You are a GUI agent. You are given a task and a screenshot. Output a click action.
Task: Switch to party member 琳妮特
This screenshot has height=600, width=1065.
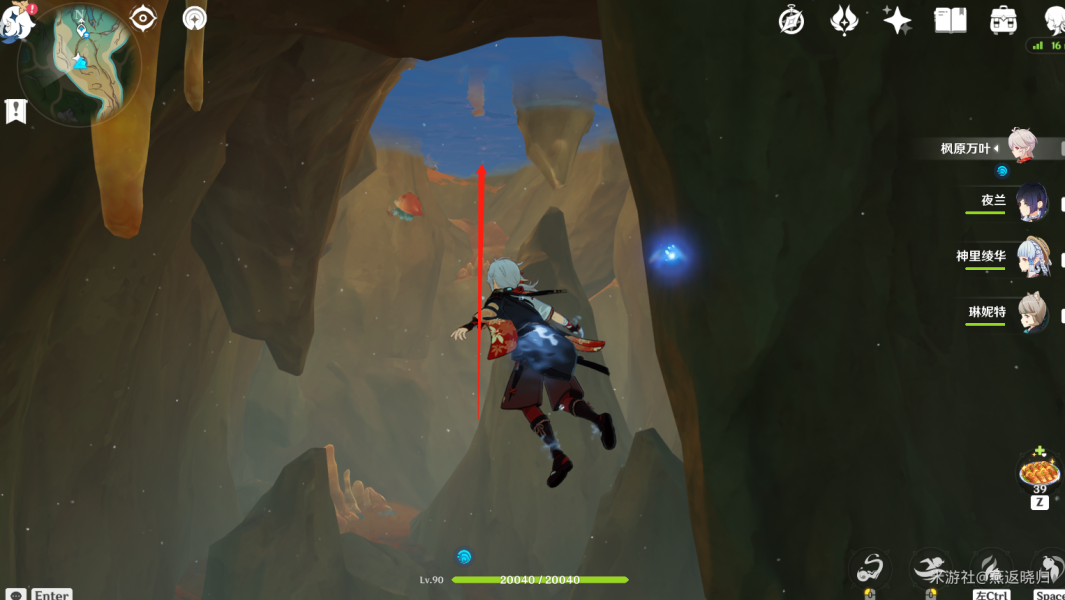click(1033, 313)
